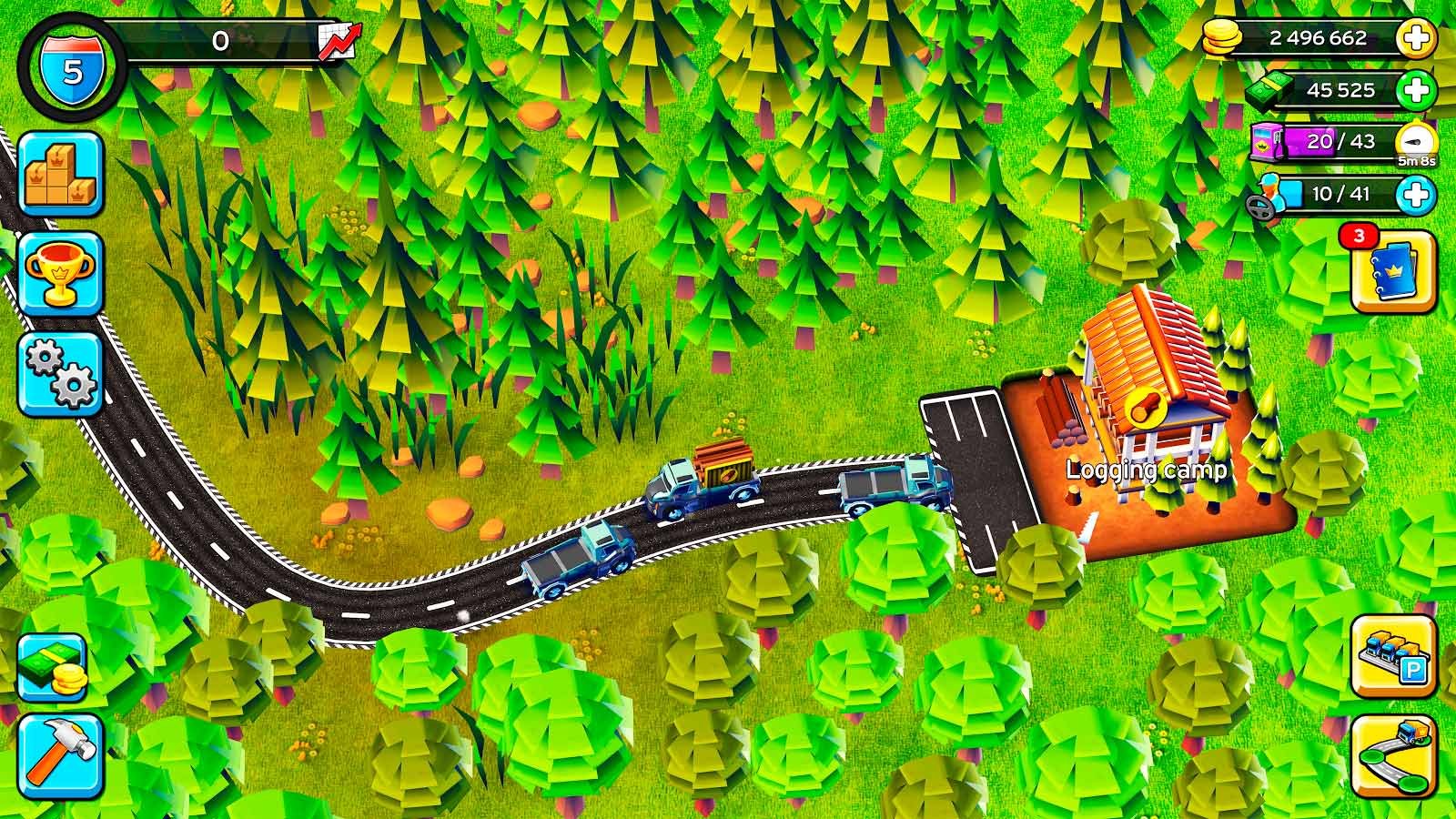The image size is (1456, 819).
Task: Buy more green cash with plus button
Action: coord(1417,90)
